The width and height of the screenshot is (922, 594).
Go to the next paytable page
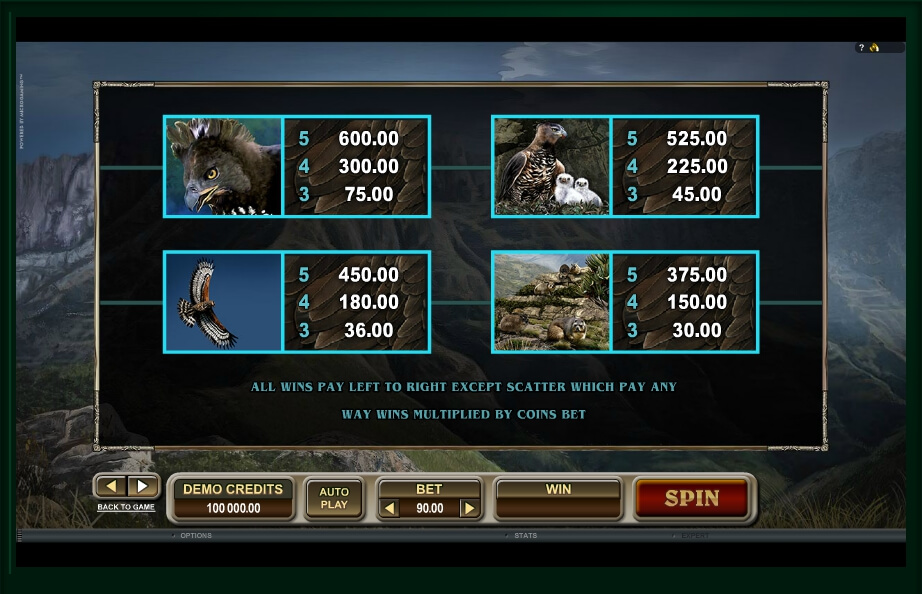coord(142,486)
